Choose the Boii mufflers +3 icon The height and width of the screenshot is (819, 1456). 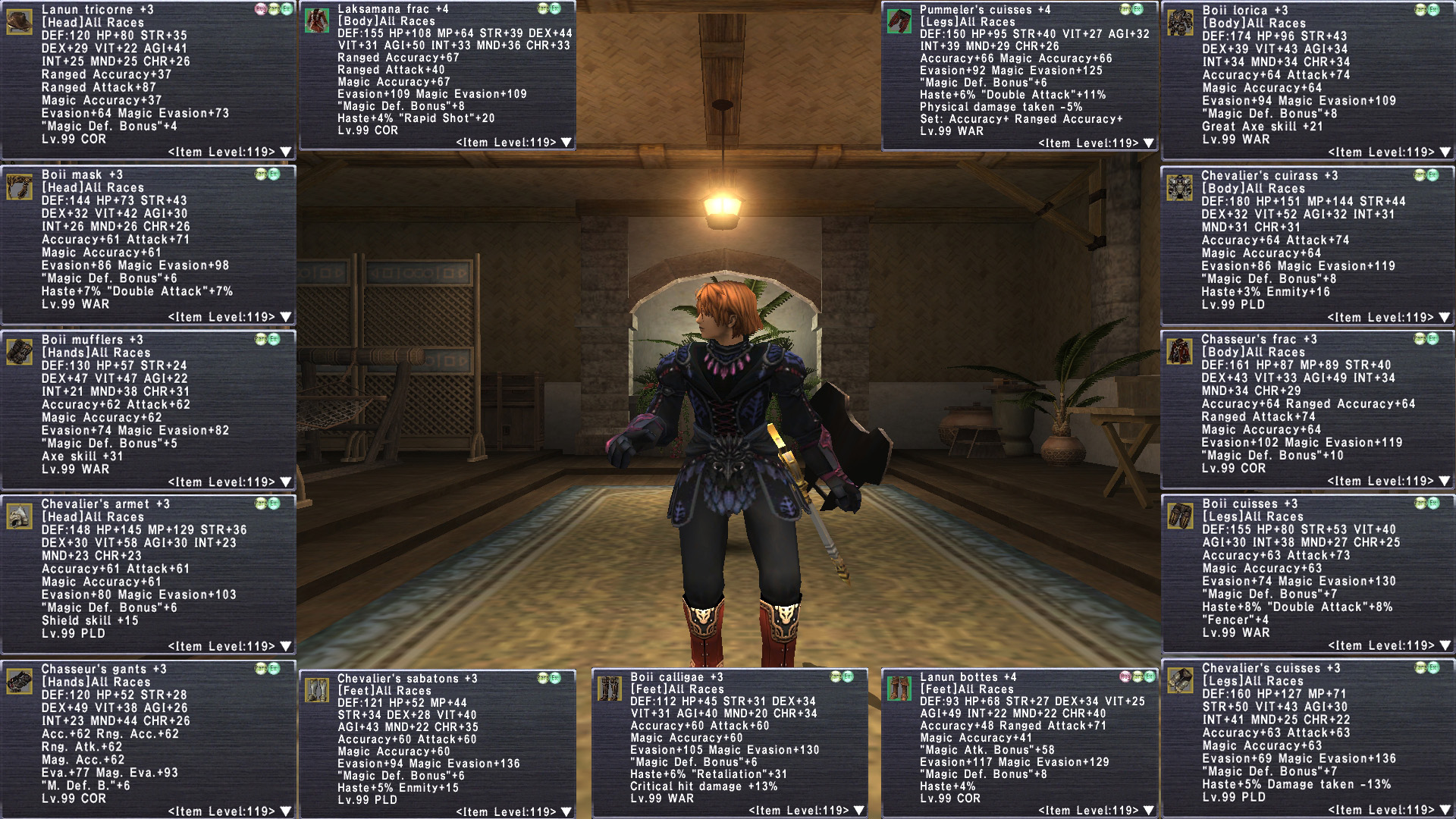coord(19,352)
